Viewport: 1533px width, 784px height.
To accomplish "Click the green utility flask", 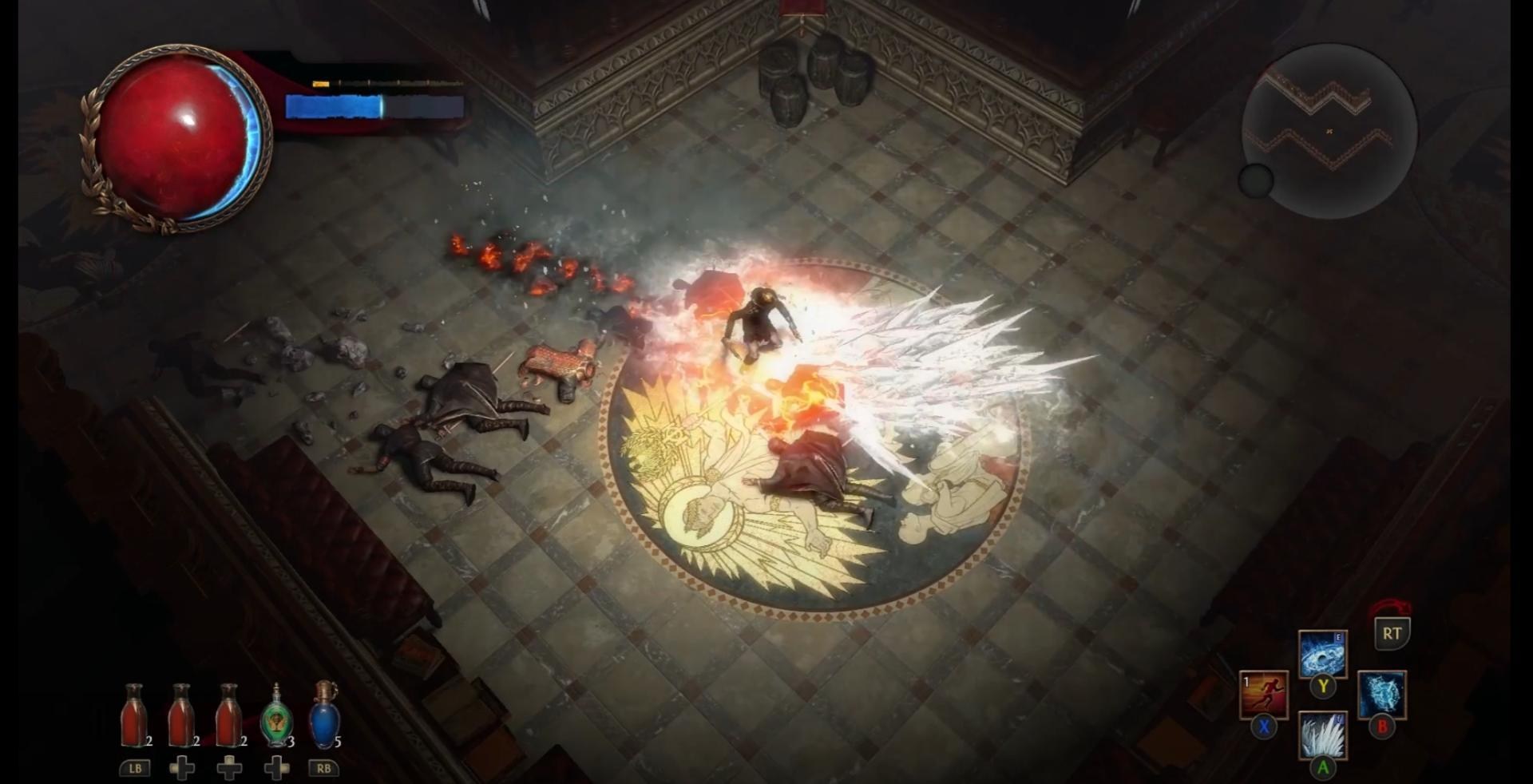I will (278, 717).
